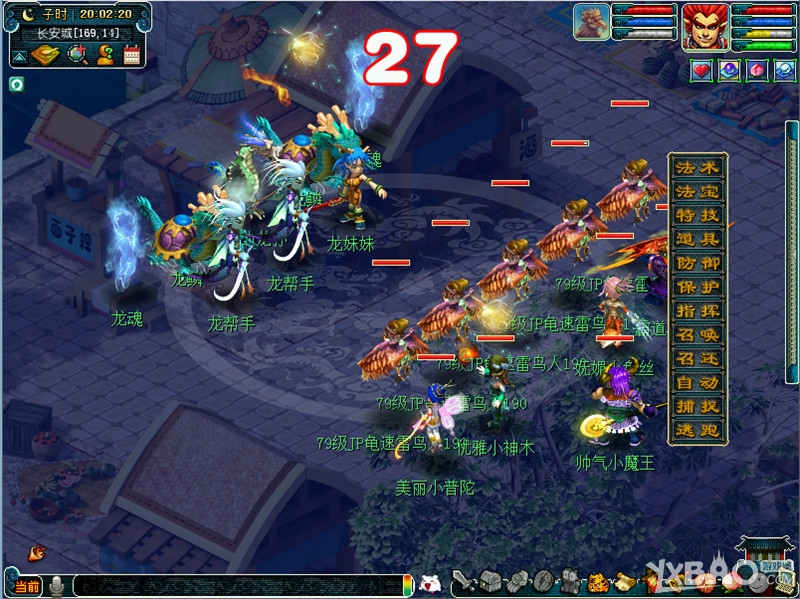Image resolution: width=800 pixels, height=599 pixels.
Task: Choose 法术 in the battle command menu
Action: pyautogui.click(x=697, y=167)
